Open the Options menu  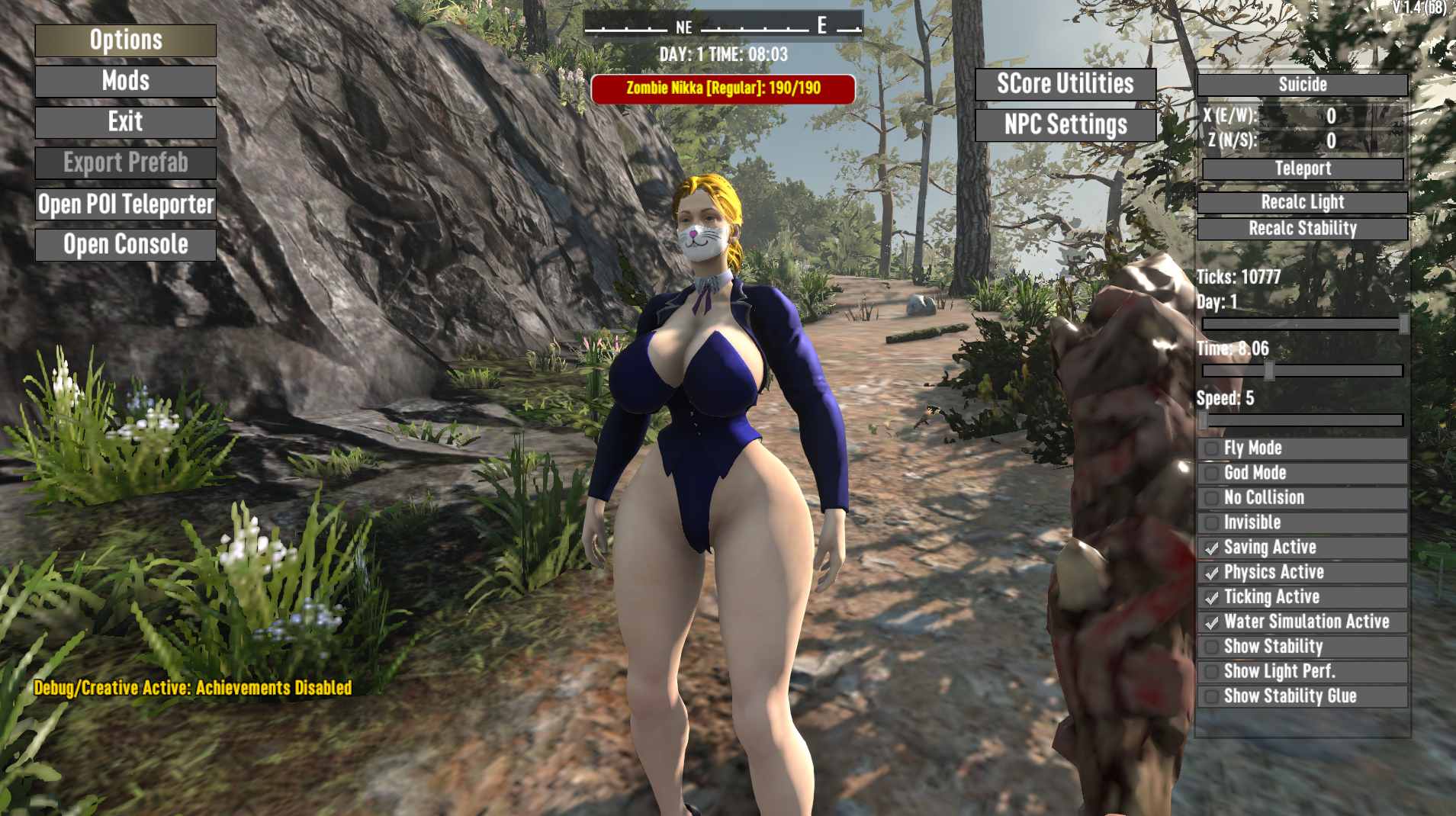coord(126,40)
